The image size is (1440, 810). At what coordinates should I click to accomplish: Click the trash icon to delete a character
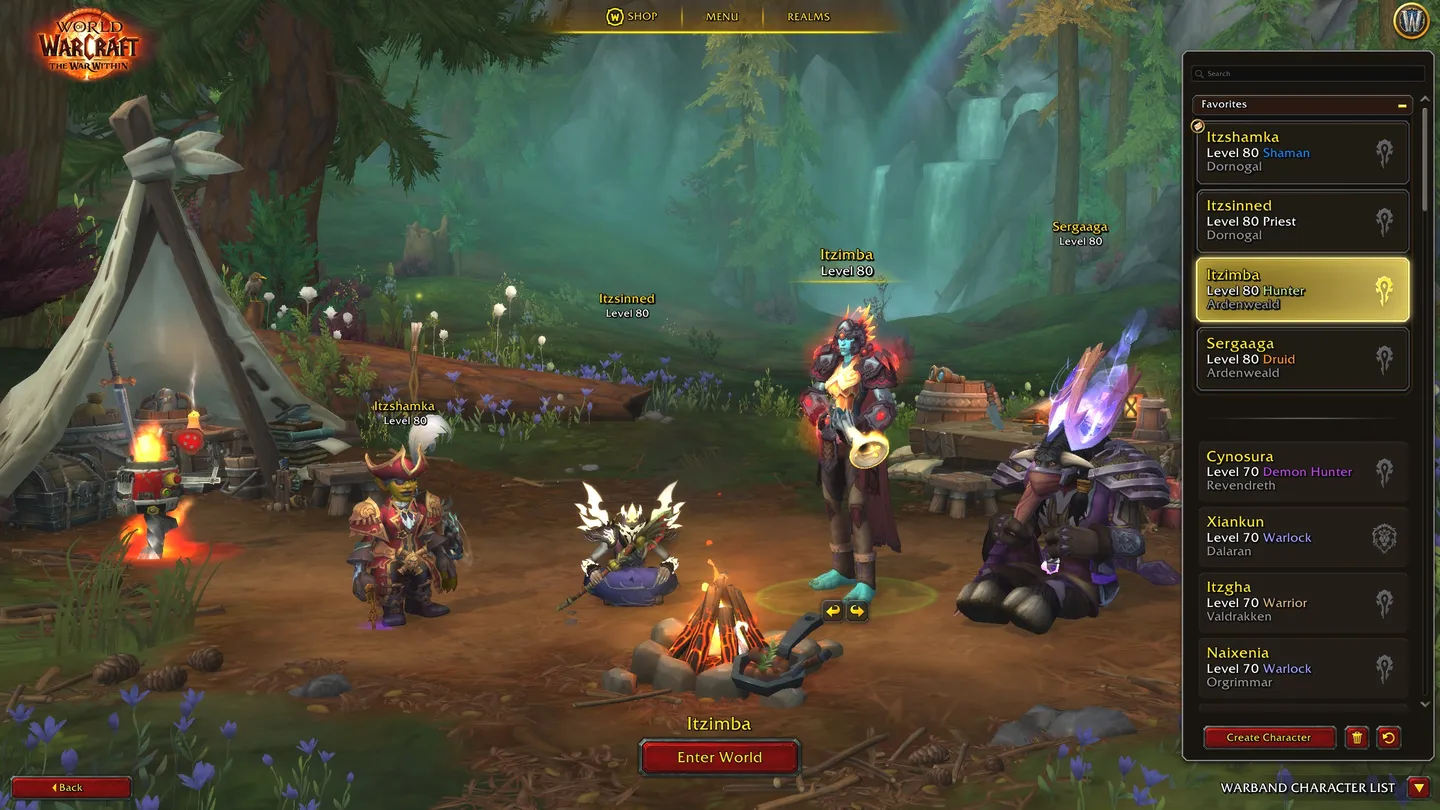tap(1357, 737)
